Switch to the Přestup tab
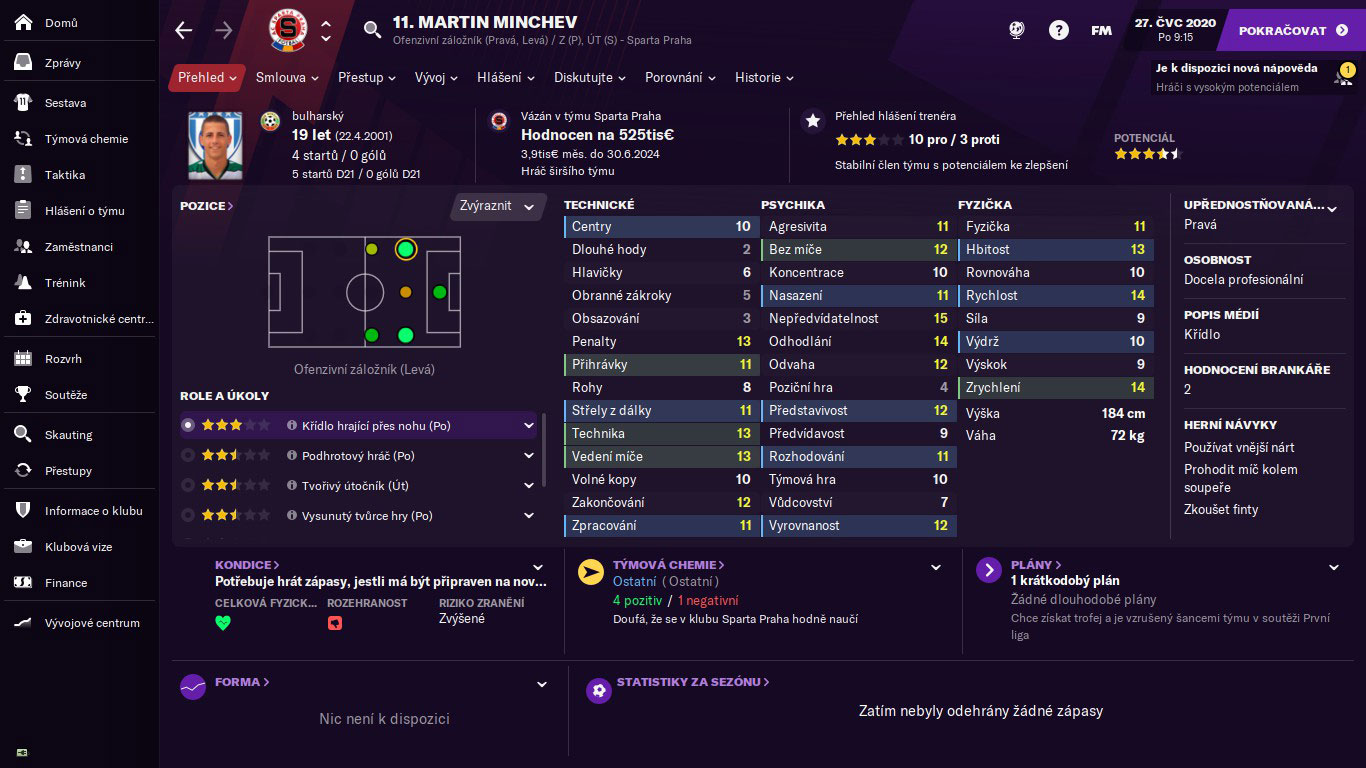 click(x=367, y=78)
